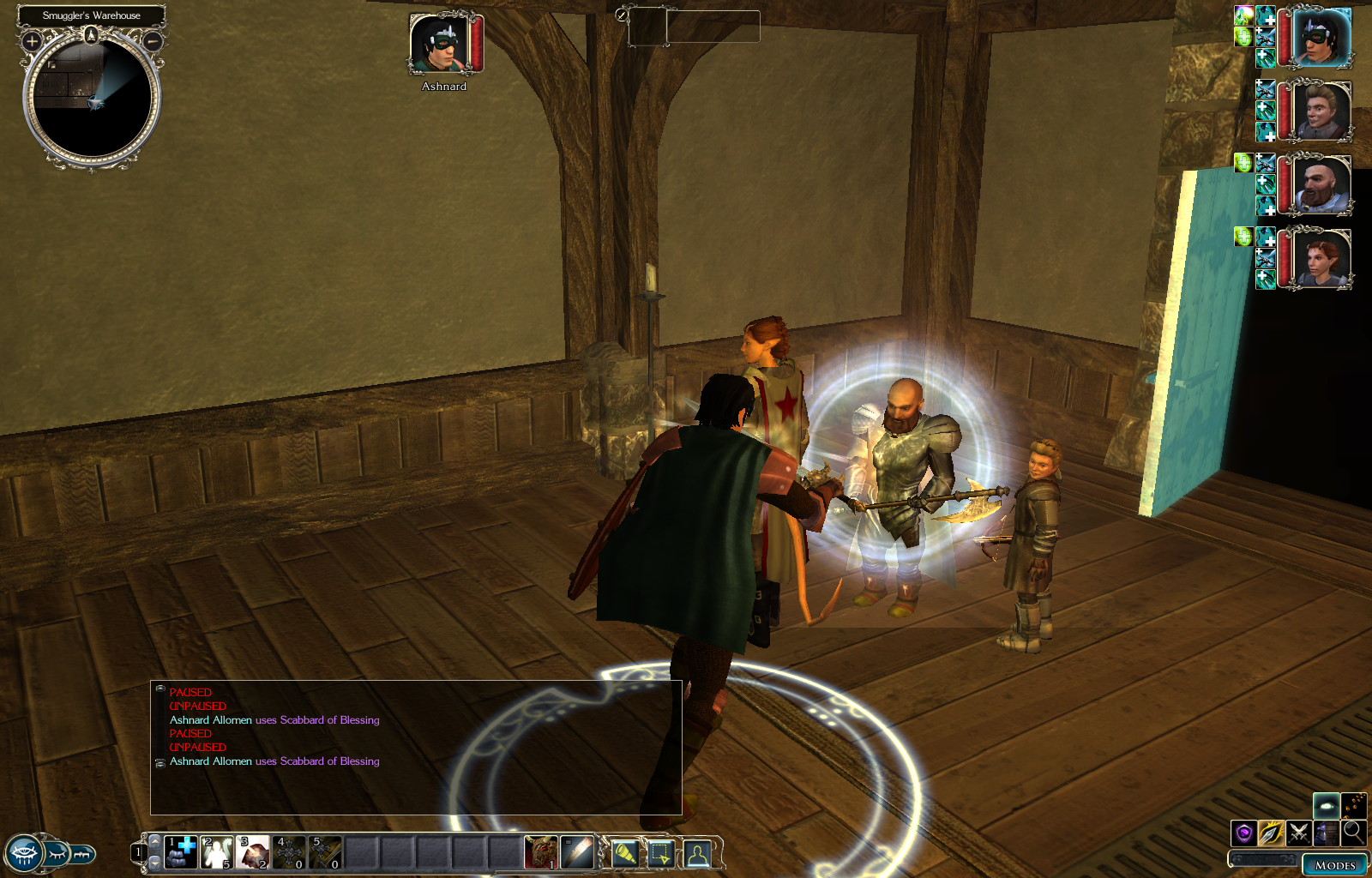Toggle the magnifying glass search mode

click(x=1353, y=832)
